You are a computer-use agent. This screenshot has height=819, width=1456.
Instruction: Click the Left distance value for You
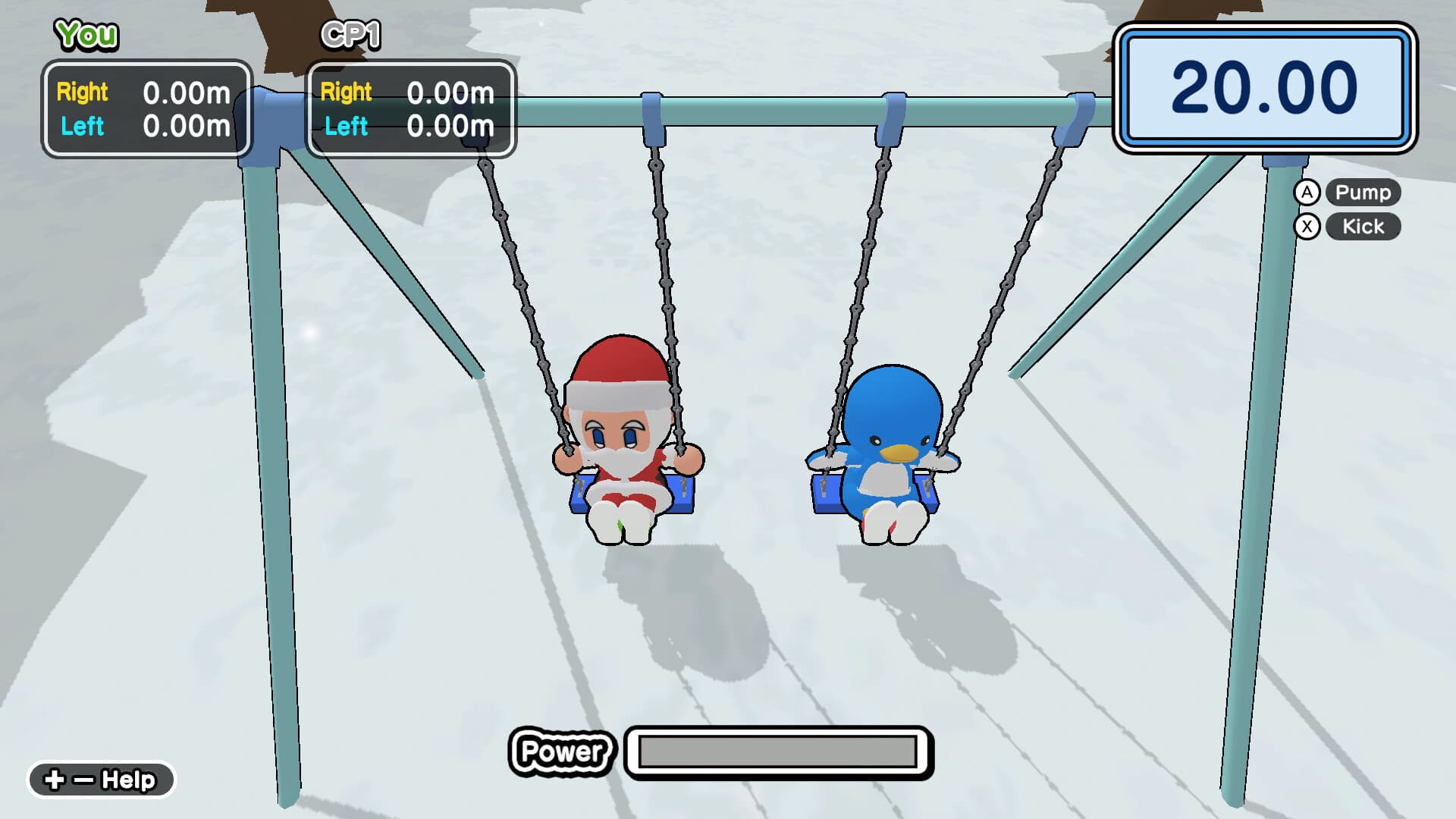coord(185,127)
